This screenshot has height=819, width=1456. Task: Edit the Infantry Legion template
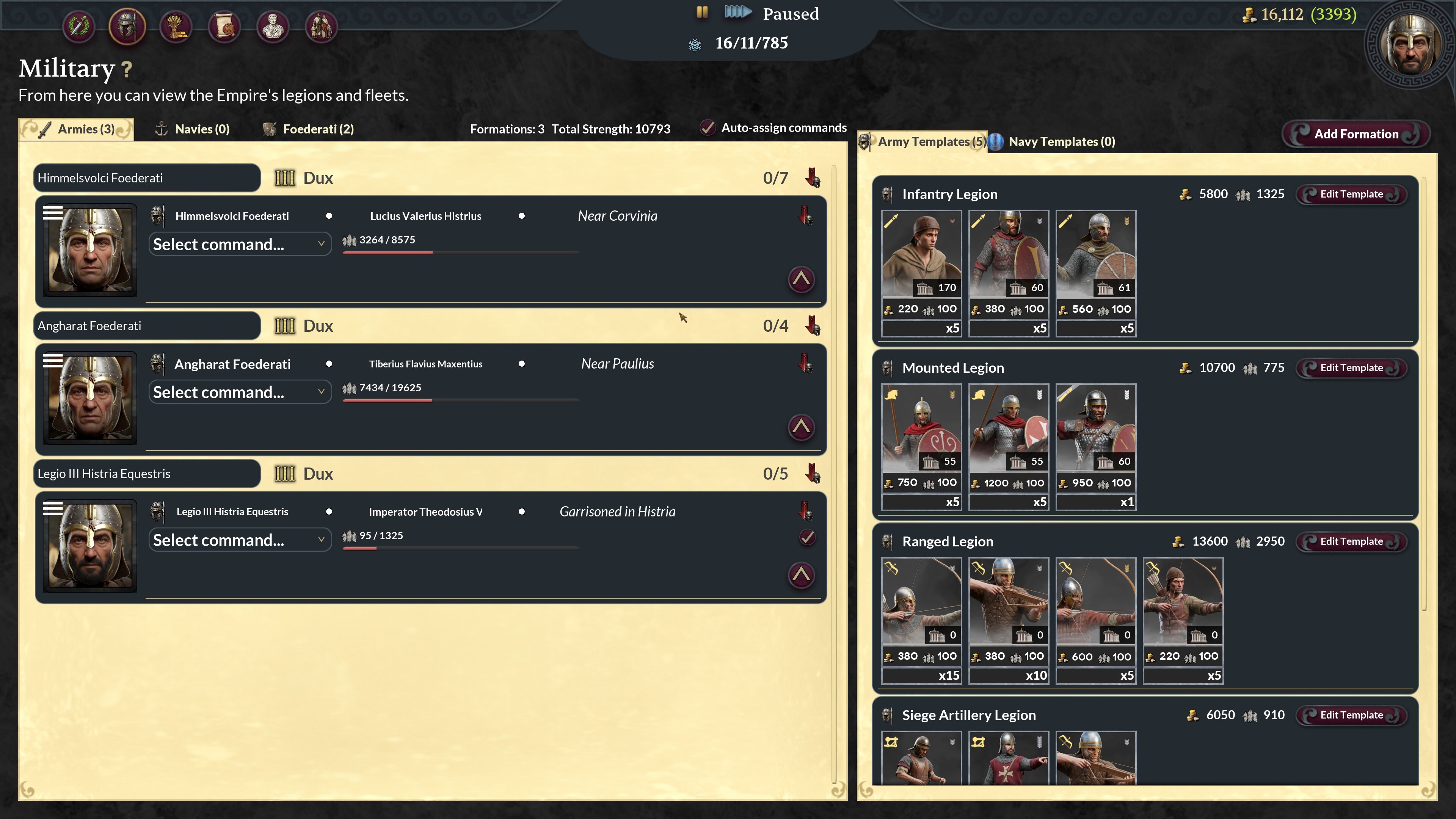tap(1351, 195)
